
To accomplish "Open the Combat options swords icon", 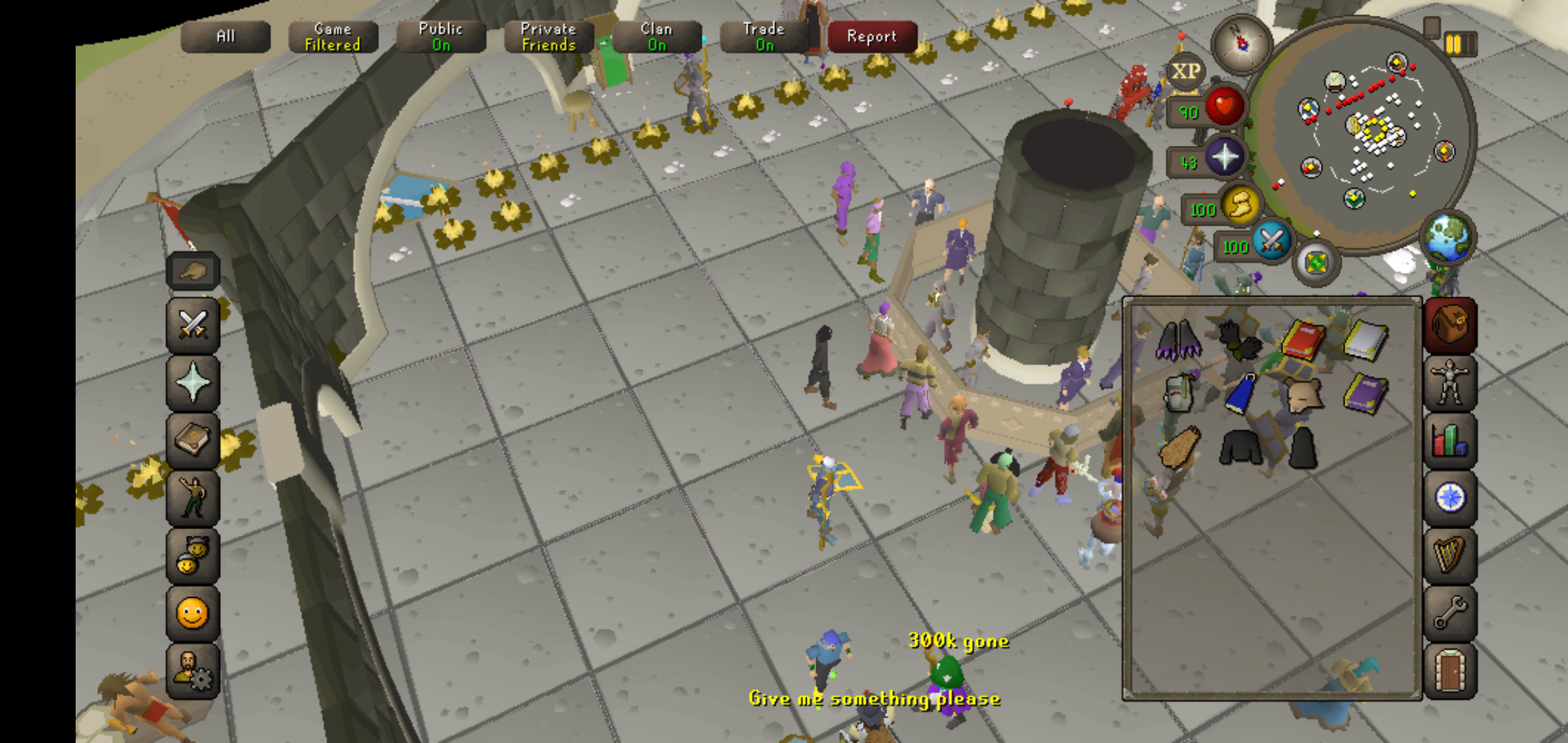I will (193, 325).
